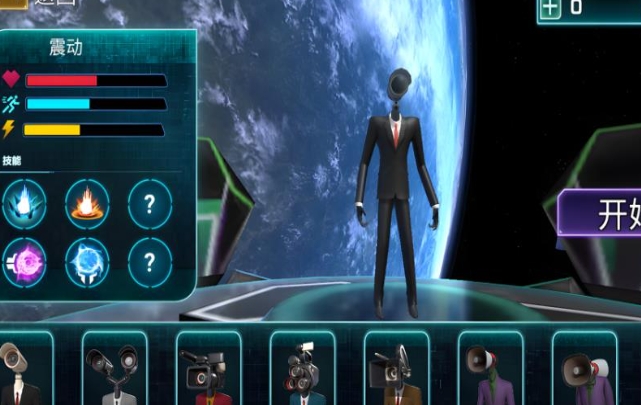The width and height of the screenshot is (641, 405).
Task: Pick the camcorder head character in red suit
Action: click(208, 368)
